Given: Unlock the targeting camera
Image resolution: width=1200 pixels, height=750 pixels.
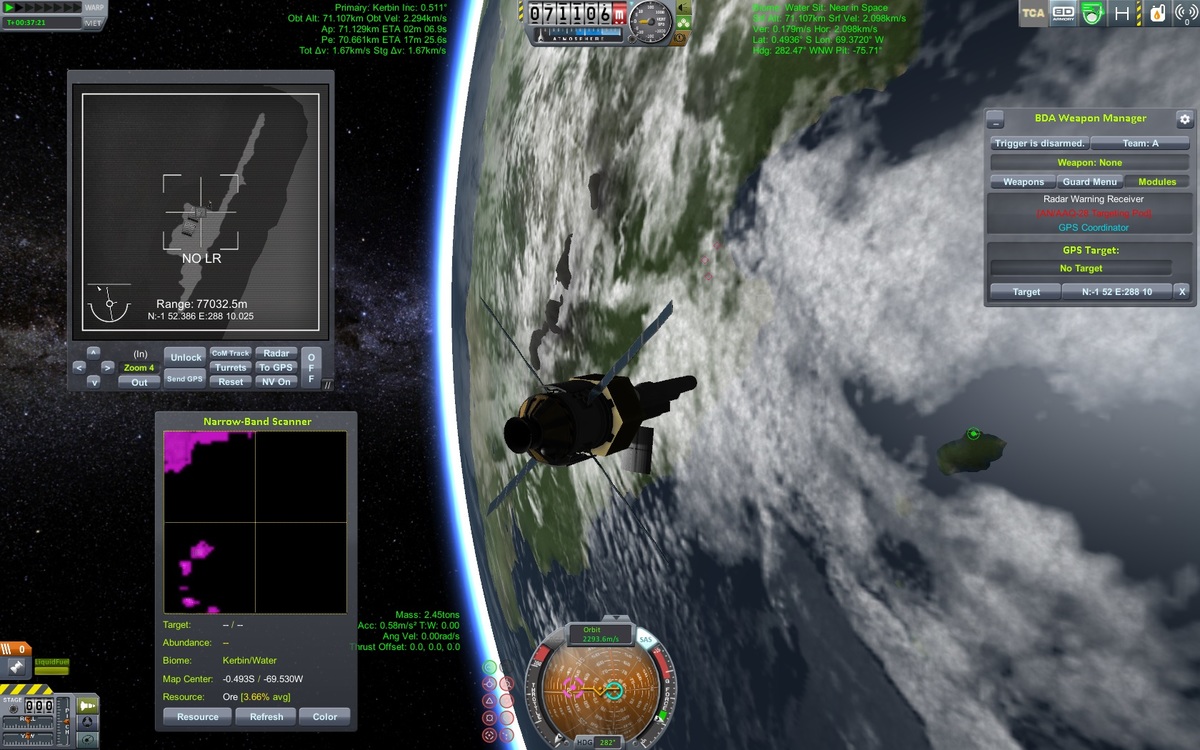Looking at the screenshot, I should 186,357.
